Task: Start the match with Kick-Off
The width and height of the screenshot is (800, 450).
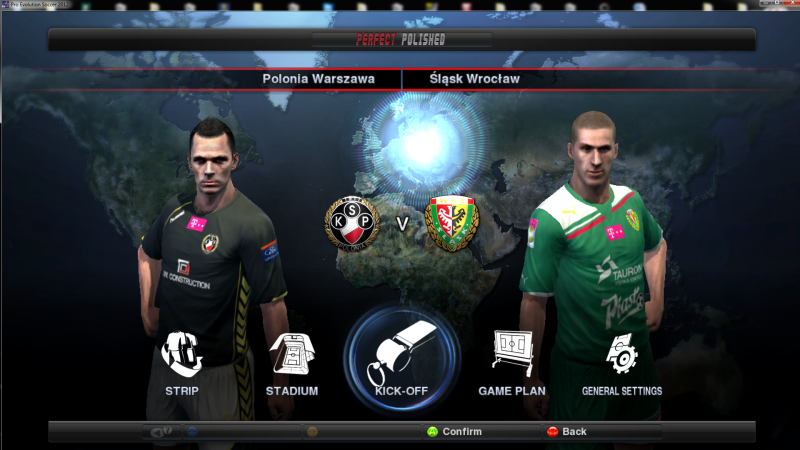Action: (402, 358)
